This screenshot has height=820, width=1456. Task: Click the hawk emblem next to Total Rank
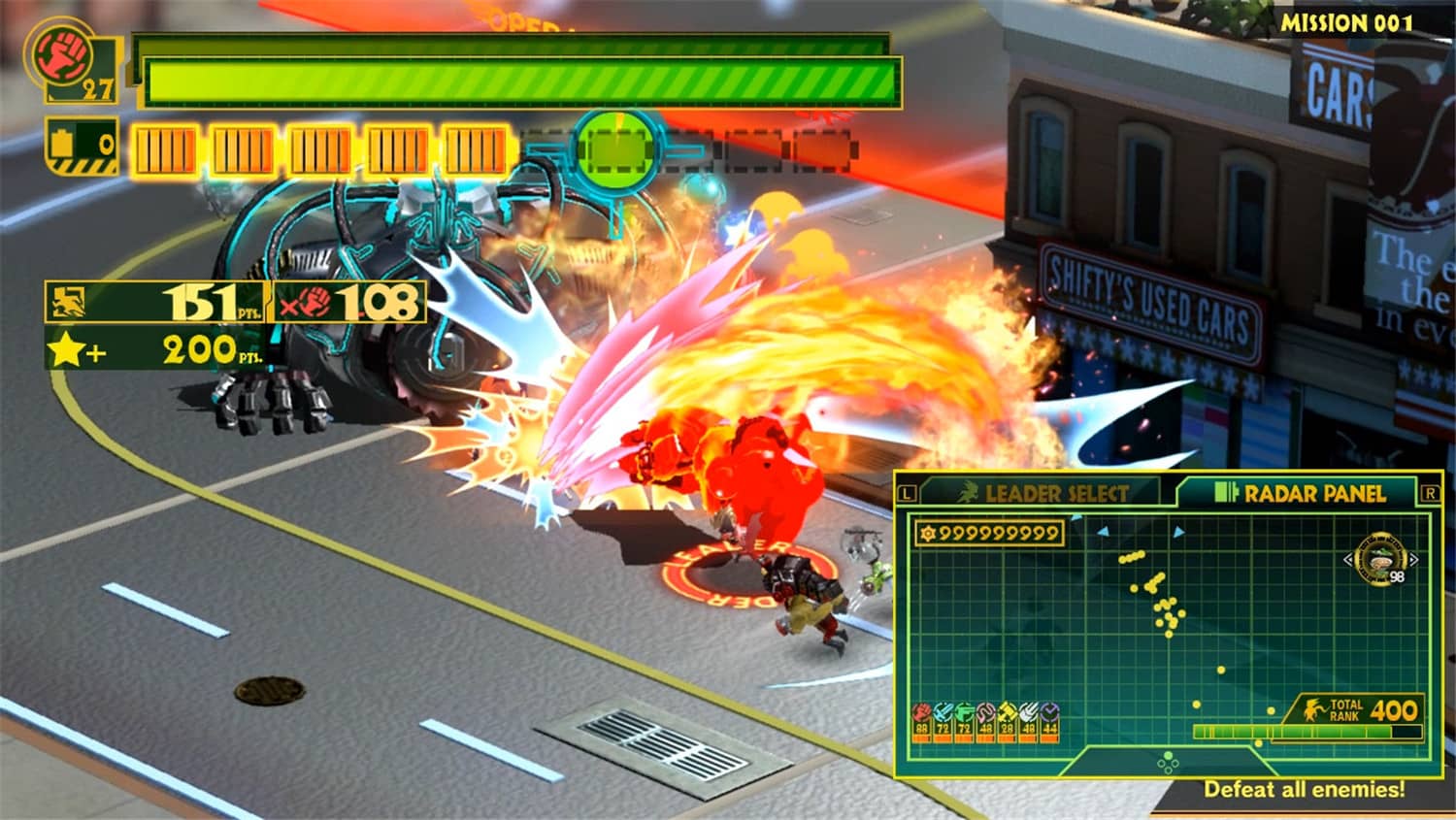pyautogui.click(x=1314, y=708)
